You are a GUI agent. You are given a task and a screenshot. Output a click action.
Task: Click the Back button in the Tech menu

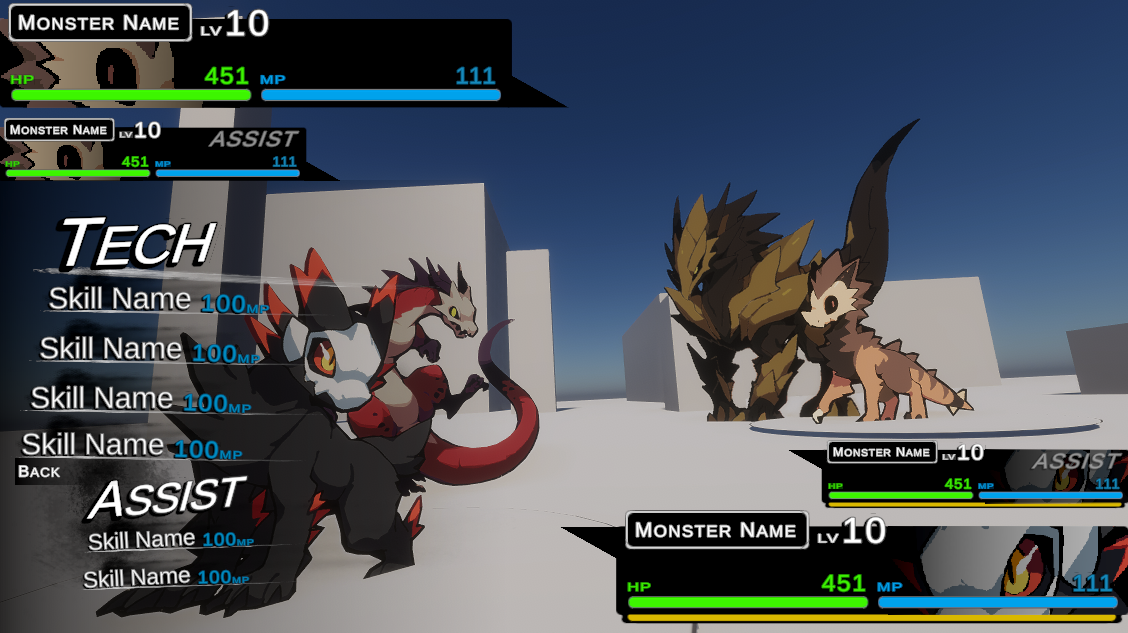tap(39, 472)
